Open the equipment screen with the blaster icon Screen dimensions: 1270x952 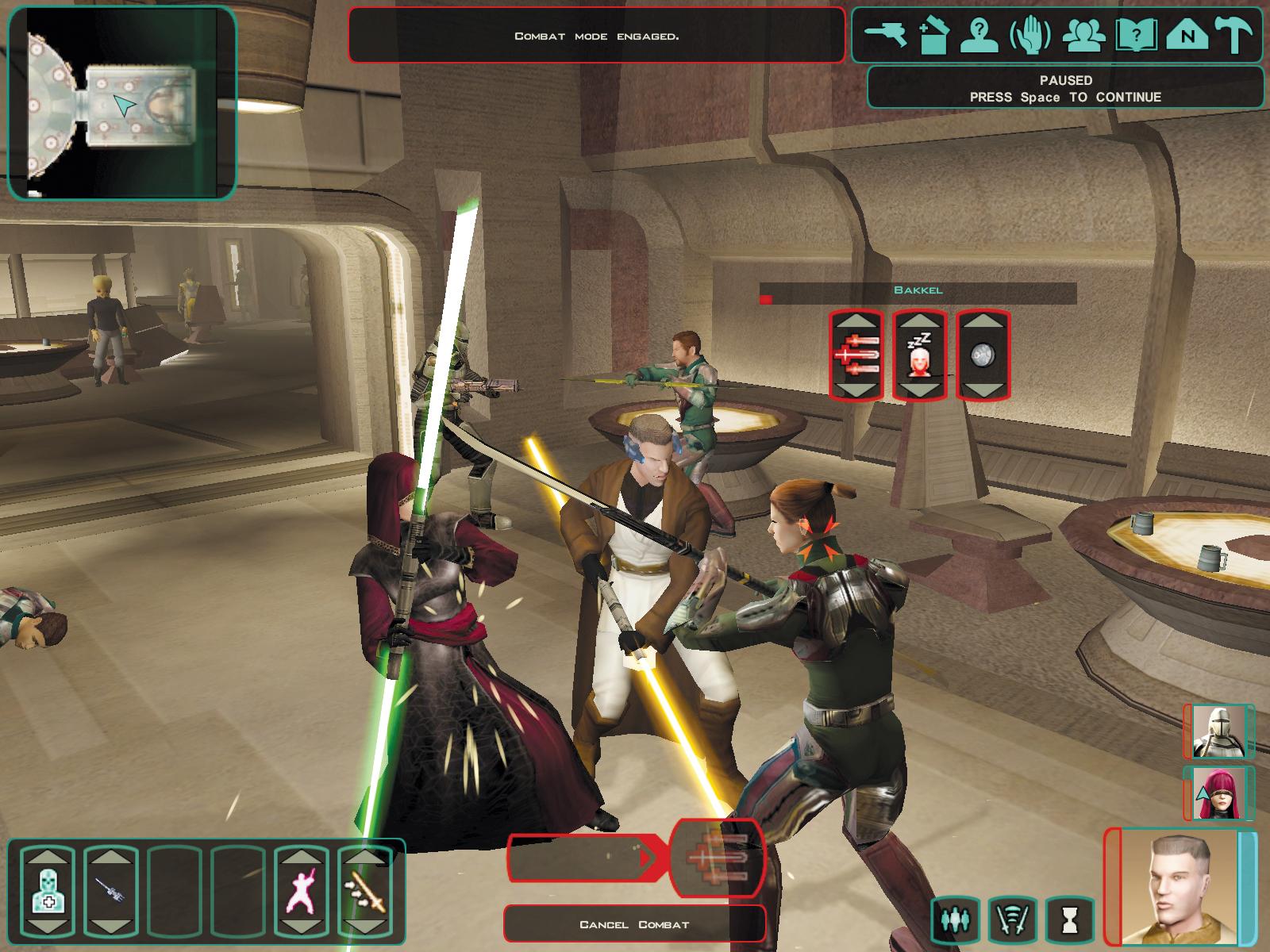click(x=886, y=36)
